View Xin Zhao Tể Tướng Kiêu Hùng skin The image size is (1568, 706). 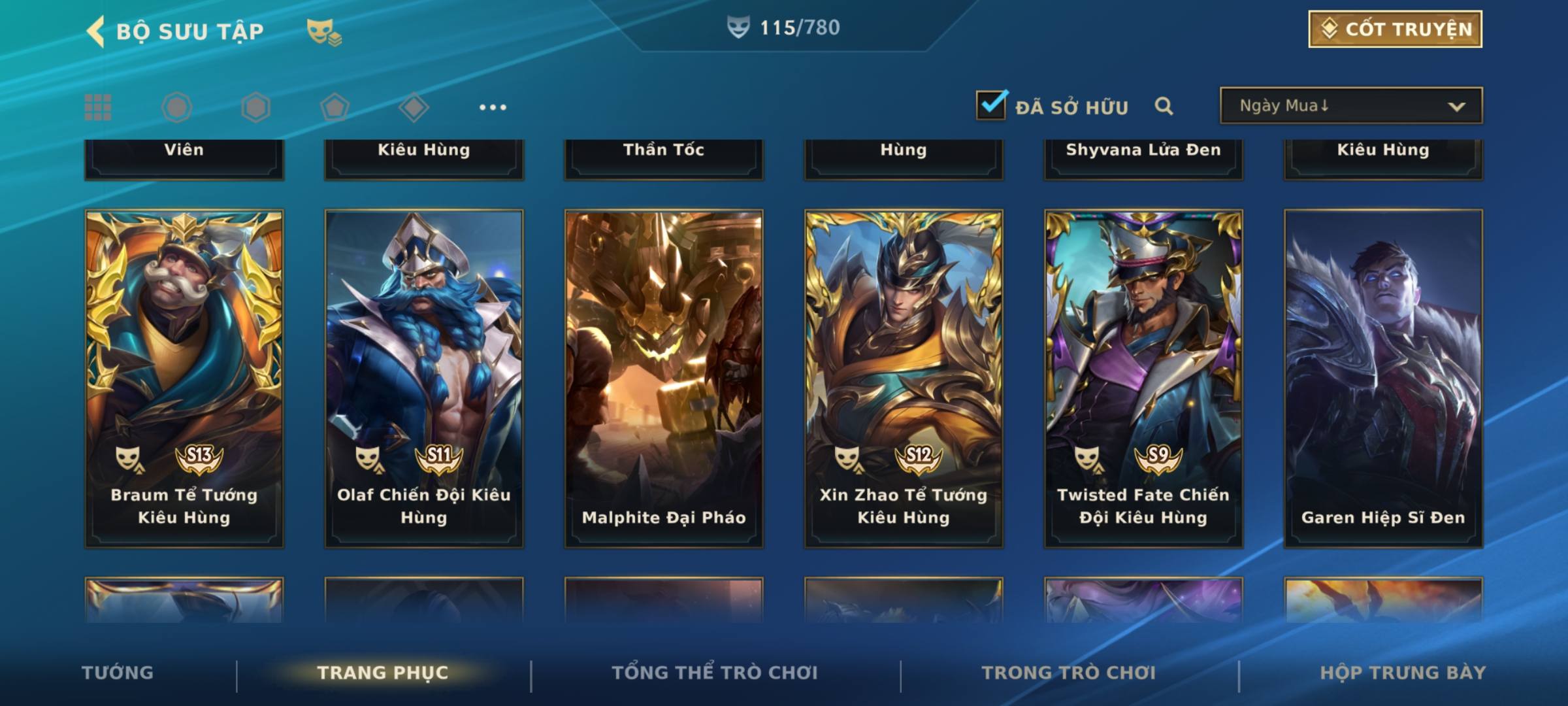[x=904, y=378]
